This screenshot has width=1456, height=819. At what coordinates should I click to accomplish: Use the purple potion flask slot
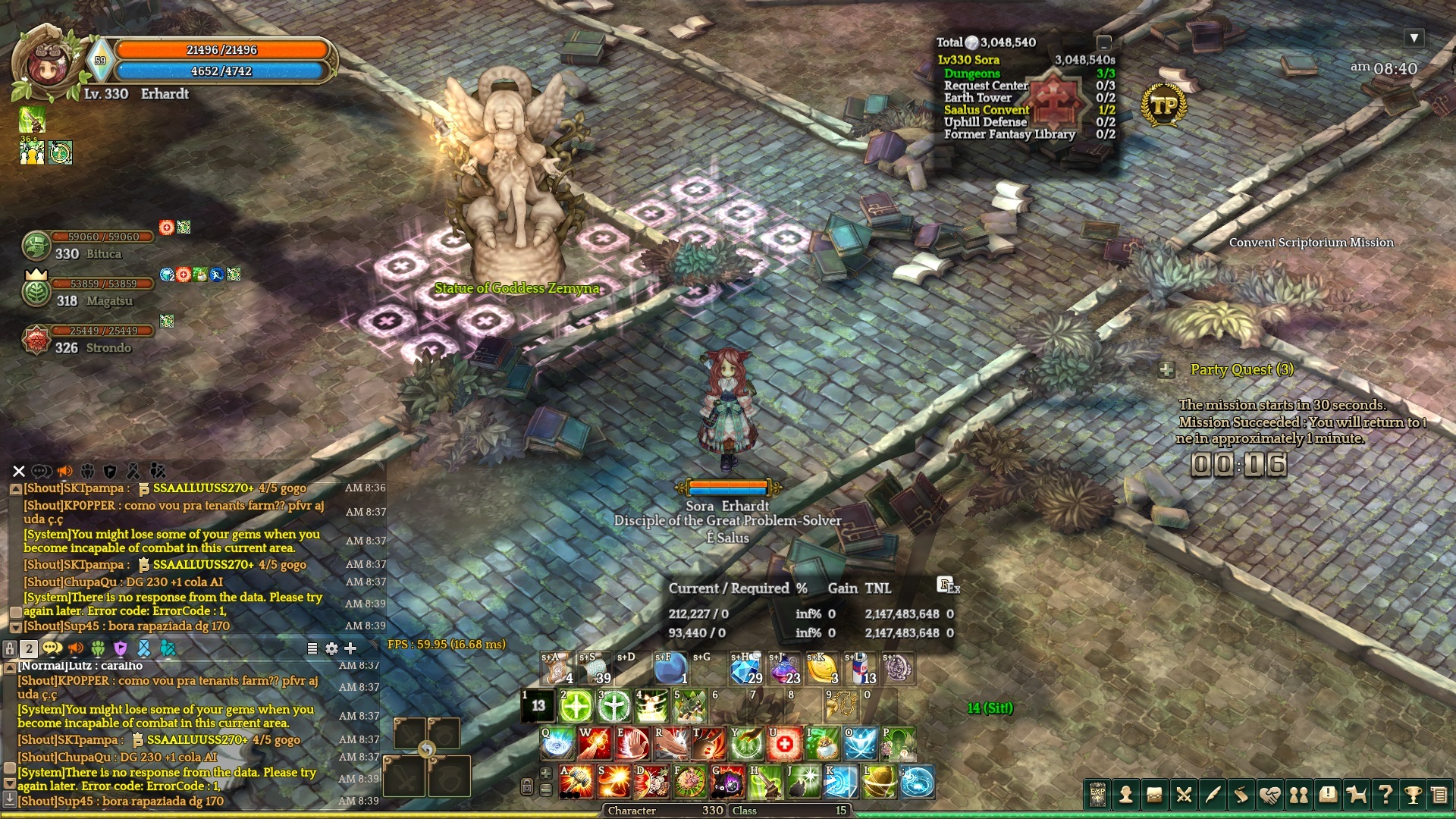pos(783,669)
